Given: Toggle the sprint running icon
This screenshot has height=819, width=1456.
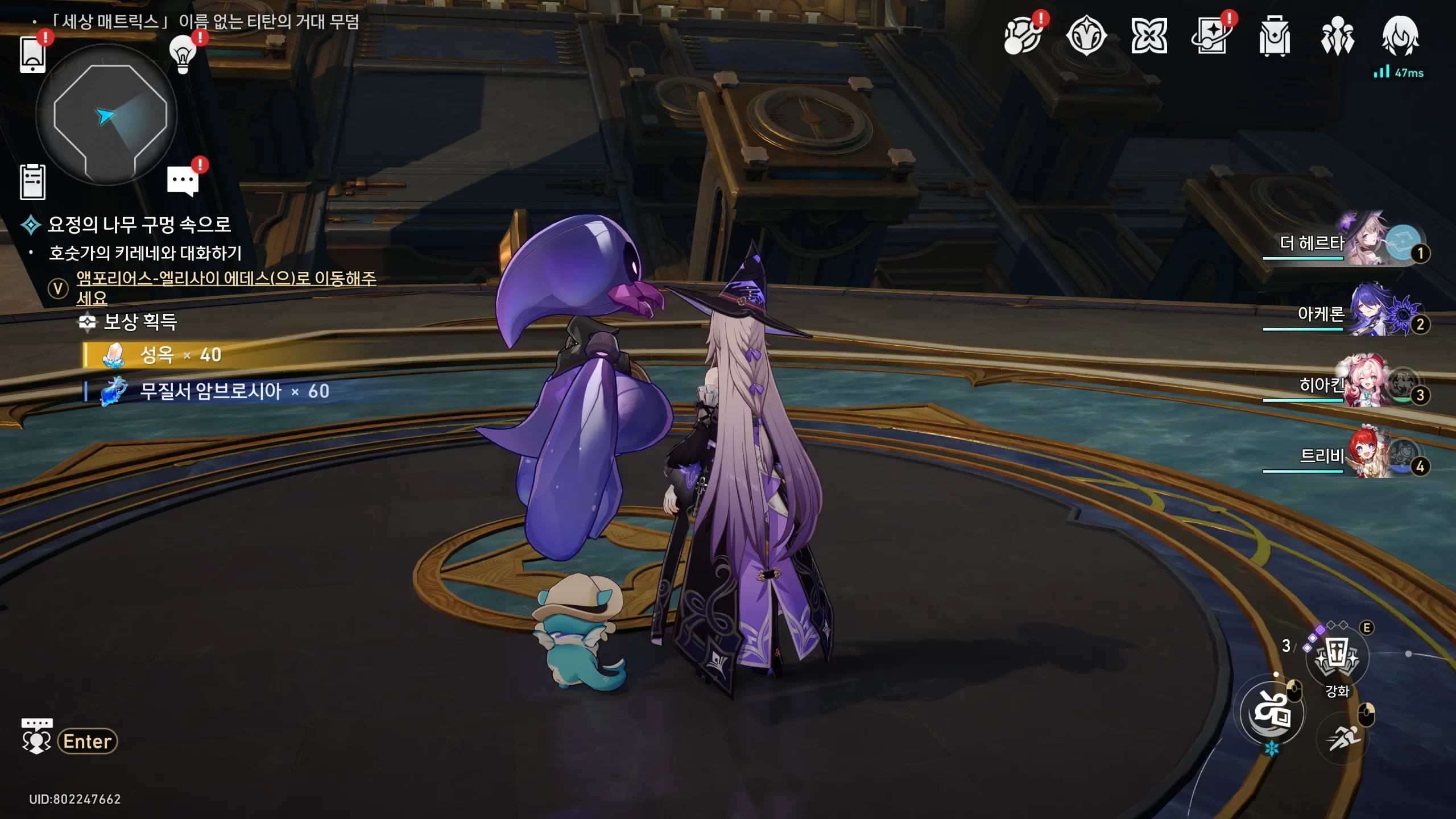Looking at the screenshot, I should coord(1343,738).
